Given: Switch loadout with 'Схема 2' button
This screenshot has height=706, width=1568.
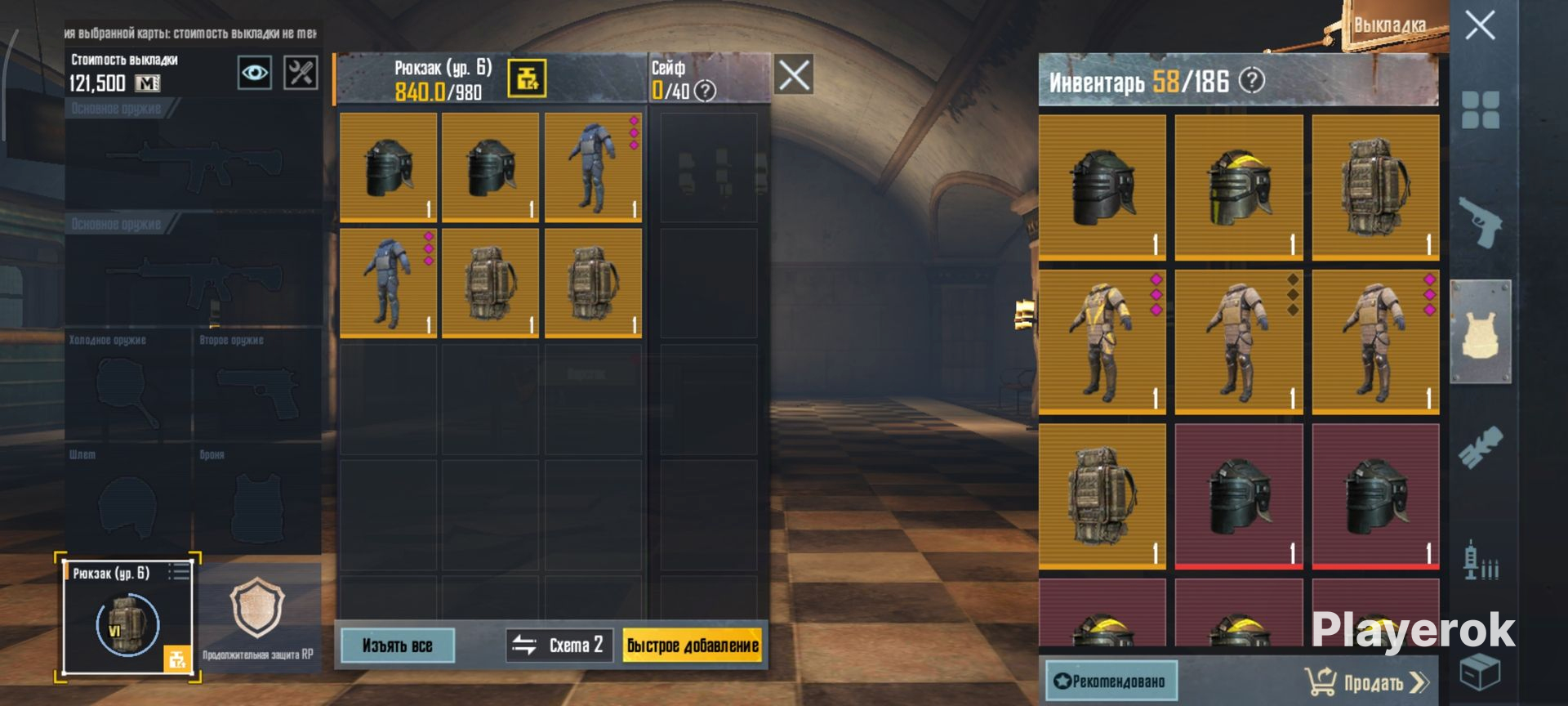Looking at the screenshot, I should [x=559, y=646].
